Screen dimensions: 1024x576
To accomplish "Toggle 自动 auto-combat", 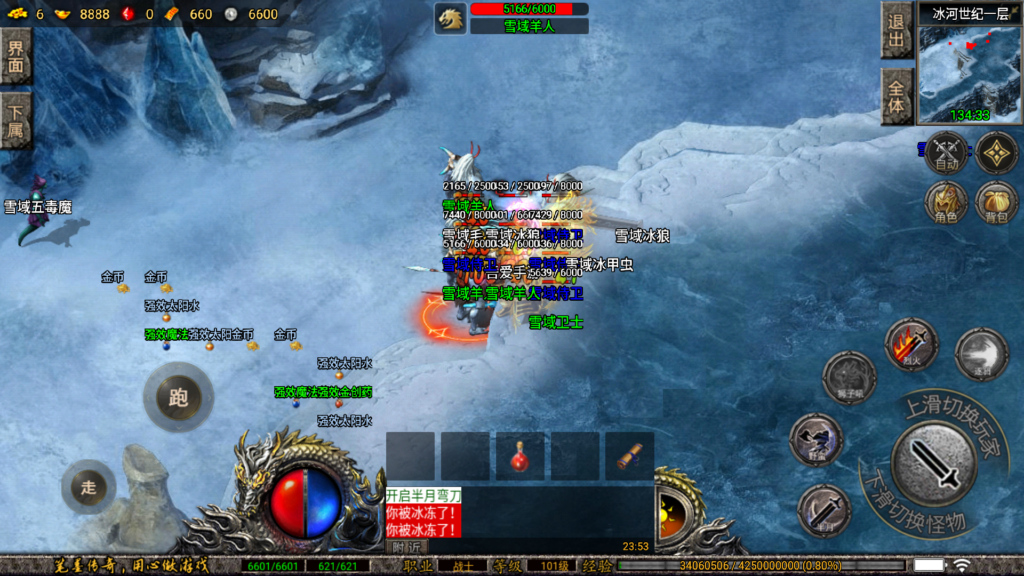I will point(947,153).
